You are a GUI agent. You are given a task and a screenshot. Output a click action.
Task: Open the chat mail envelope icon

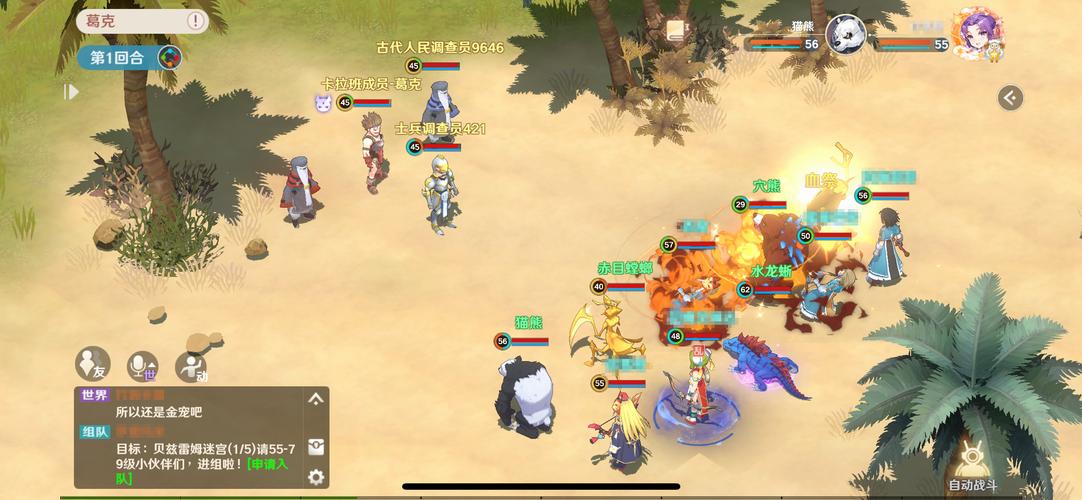point(316,446)
